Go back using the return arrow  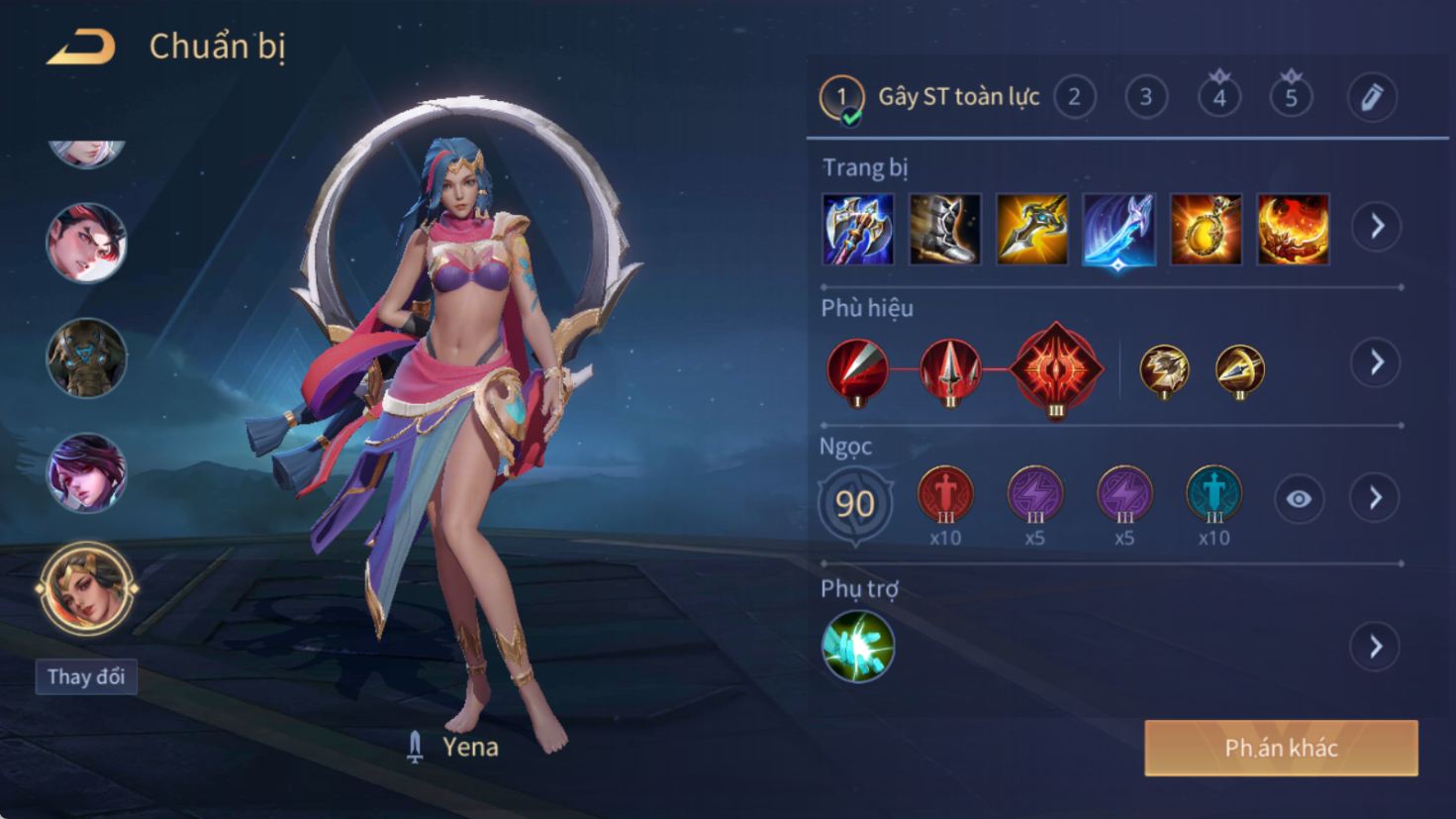(81, 47)
